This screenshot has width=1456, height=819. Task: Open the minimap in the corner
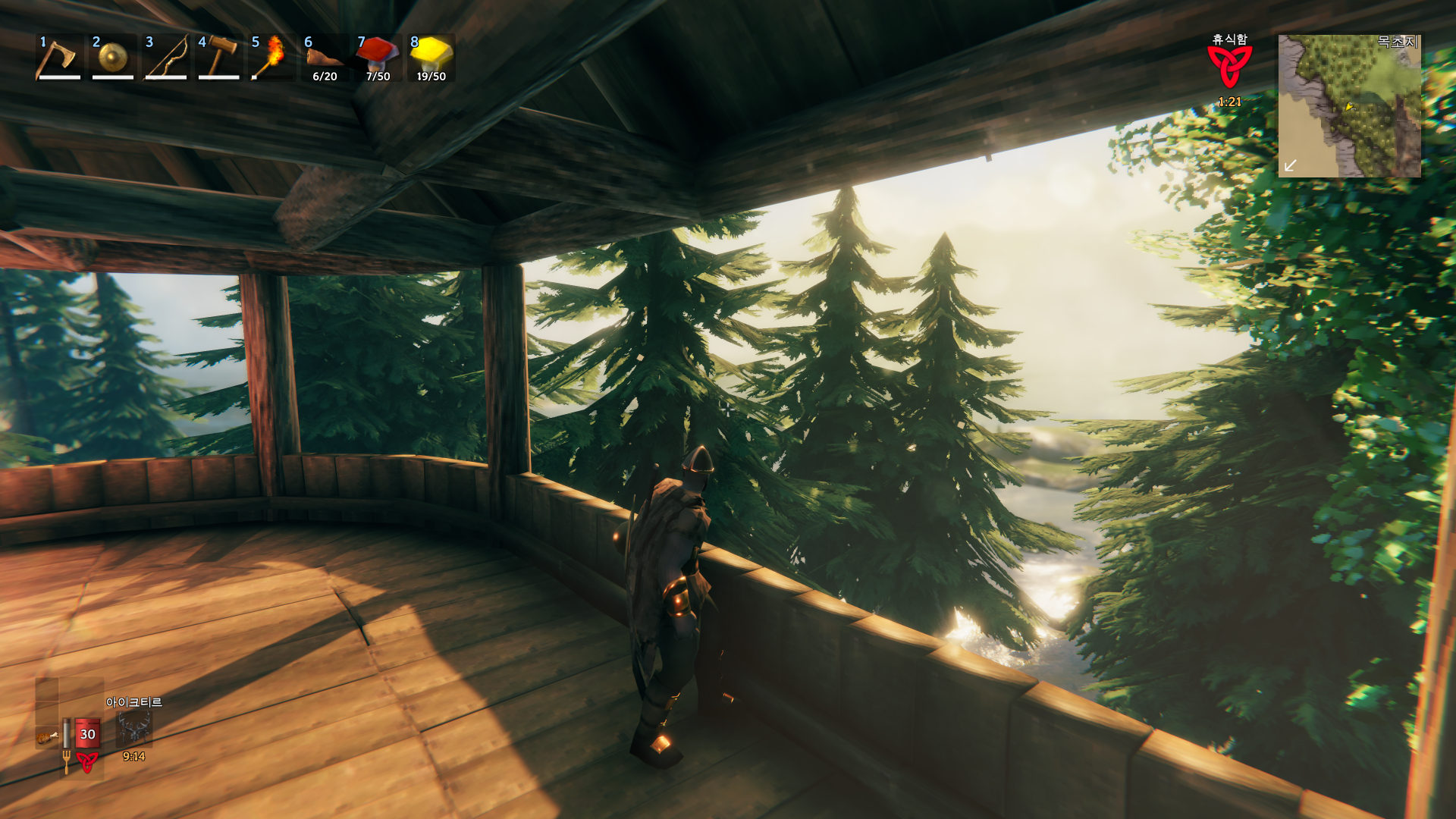[x=1349, y=106]
